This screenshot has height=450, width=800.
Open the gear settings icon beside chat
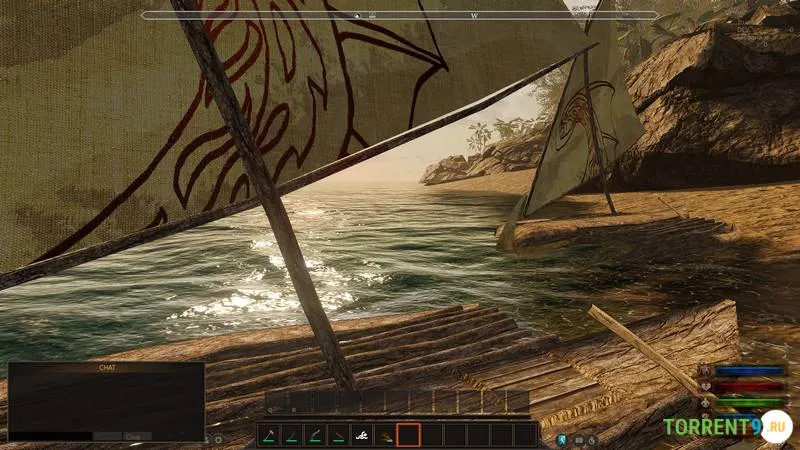coord(218,439)
